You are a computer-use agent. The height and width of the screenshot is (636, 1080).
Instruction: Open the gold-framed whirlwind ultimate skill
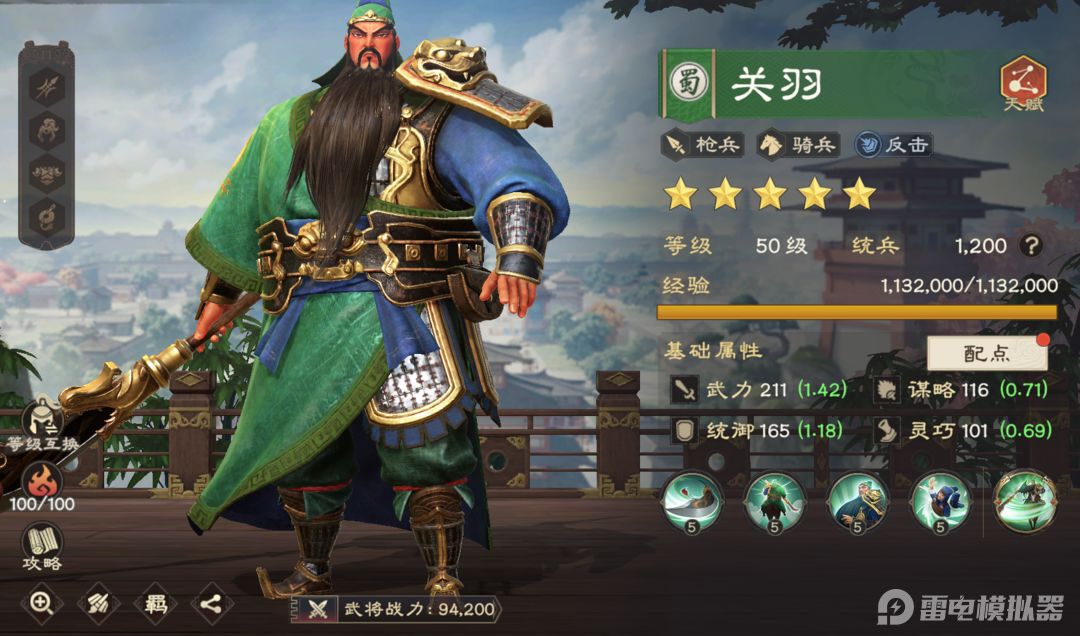coord(1022,502)
